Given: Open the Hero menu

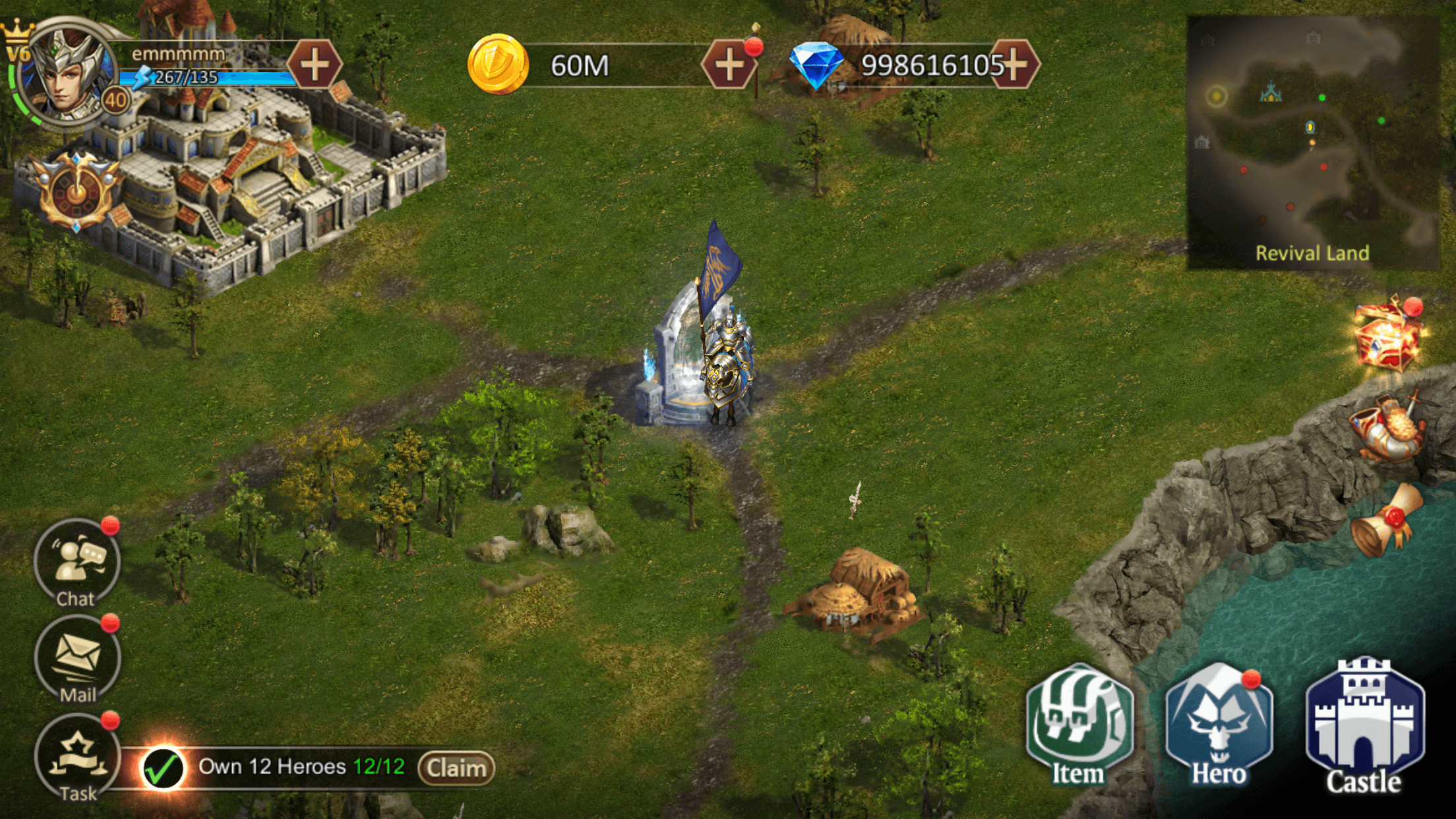Looking at the screenshot, I should 1219,725.
